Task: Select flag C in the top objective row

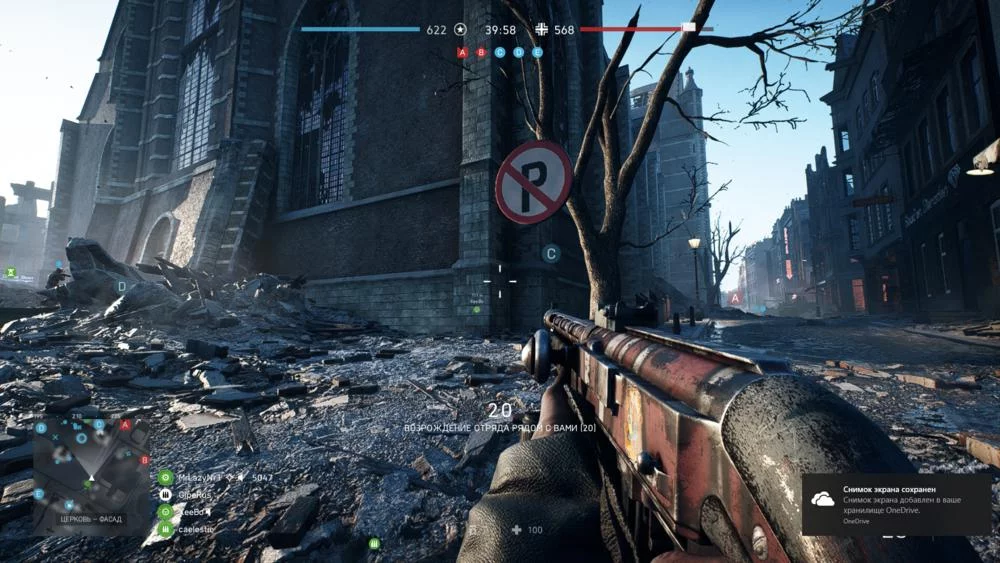Action: pos(500,52)
